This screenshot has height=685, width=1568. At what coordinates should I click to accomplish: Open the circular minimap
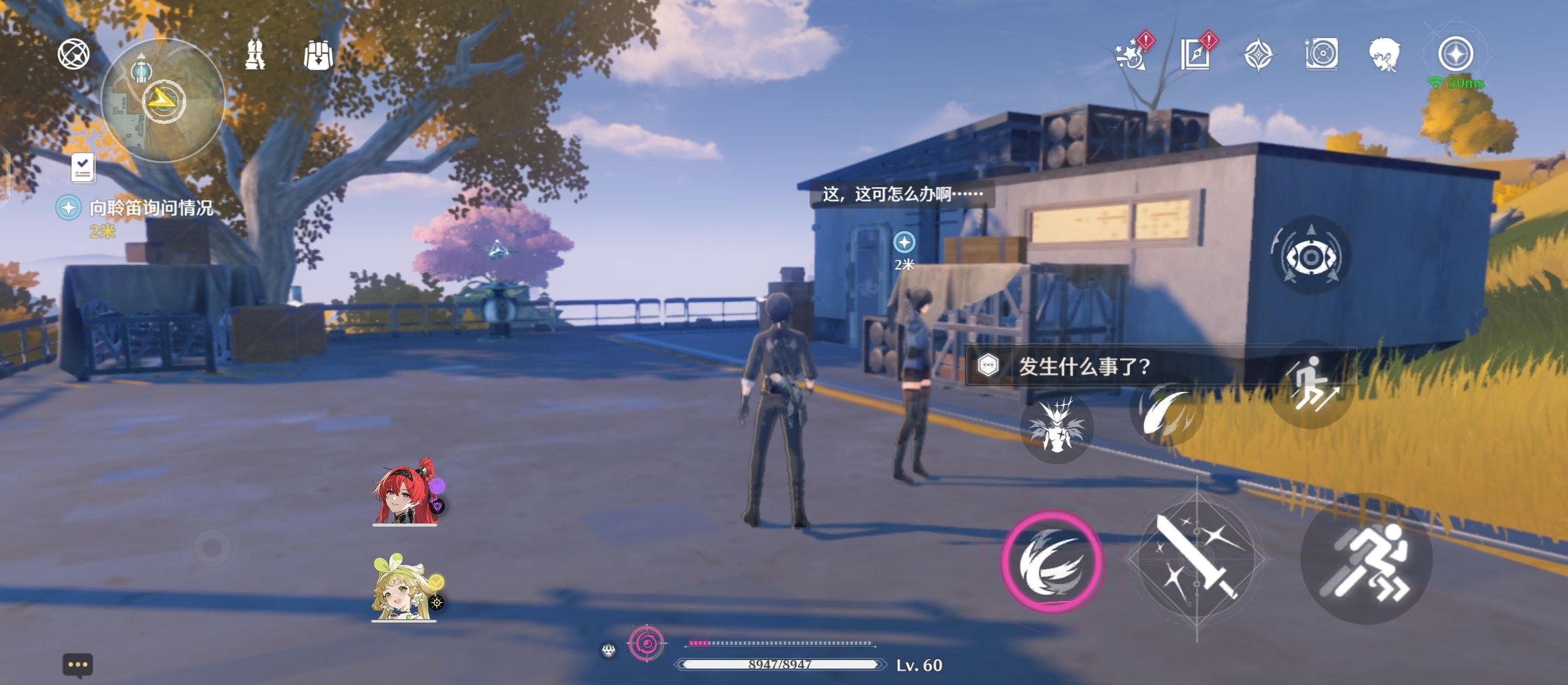[163, 100]
